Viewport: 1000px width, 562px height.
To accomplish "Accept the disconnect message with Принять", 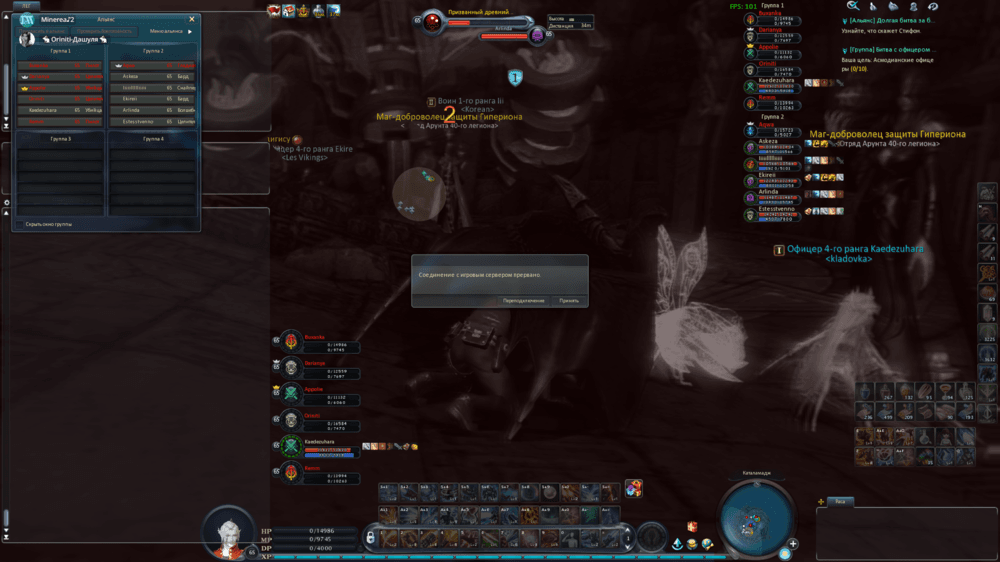I will coord(569,300).
